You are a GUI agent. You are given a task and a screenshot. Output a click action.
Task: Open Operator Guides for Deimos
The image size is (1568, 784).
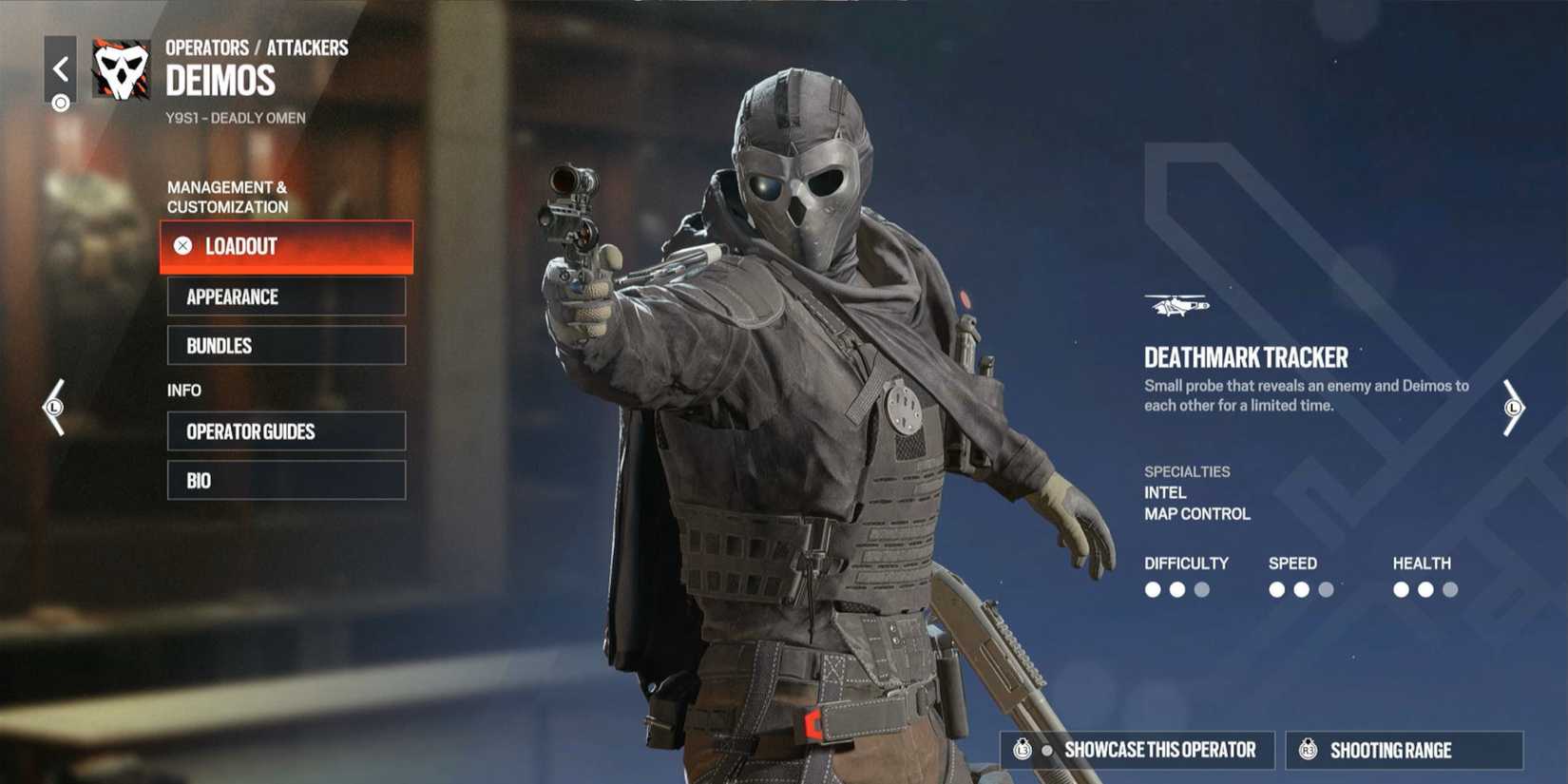285,431
